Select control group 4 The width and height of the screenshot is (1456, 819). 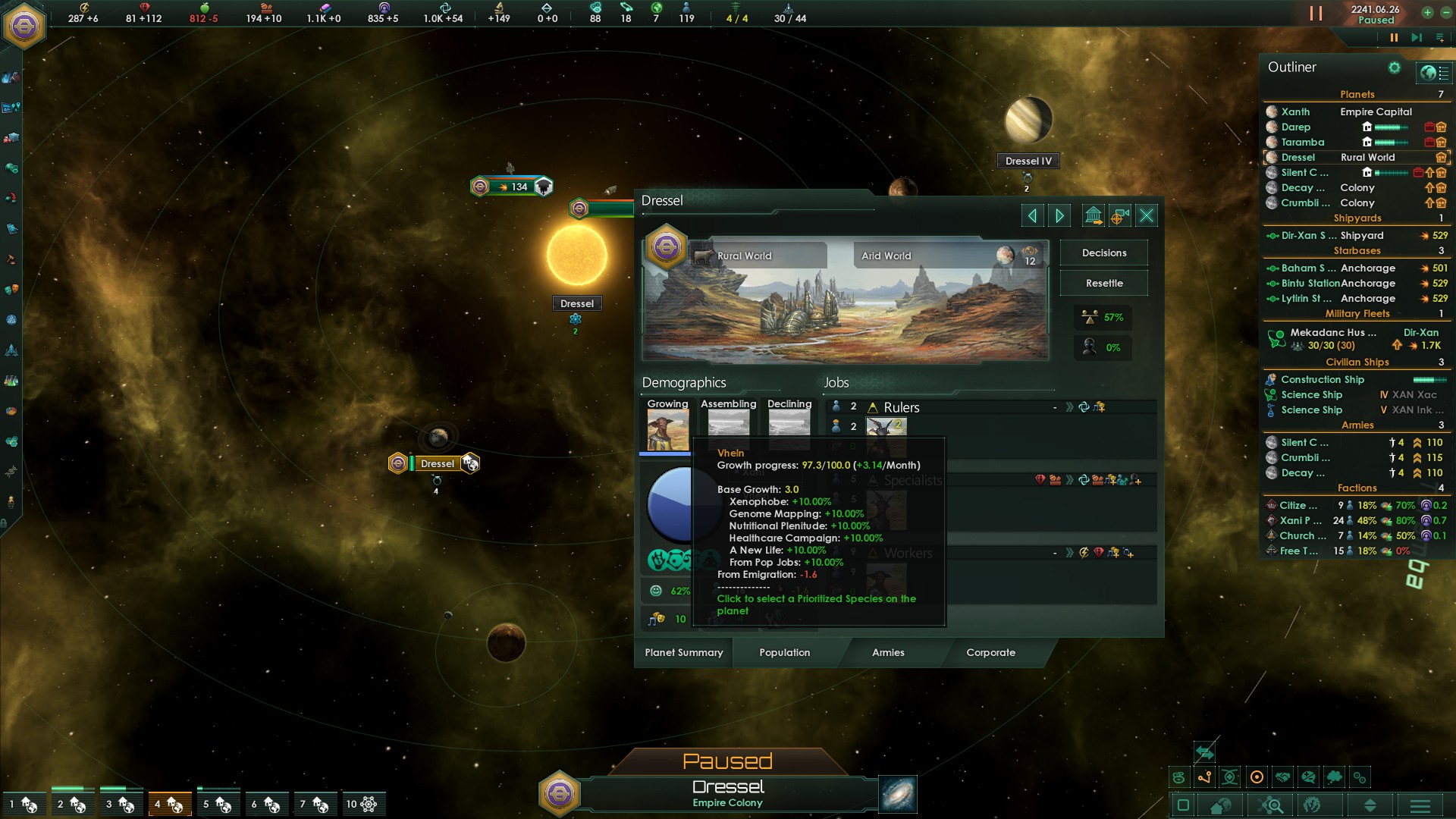pos(169,804)
